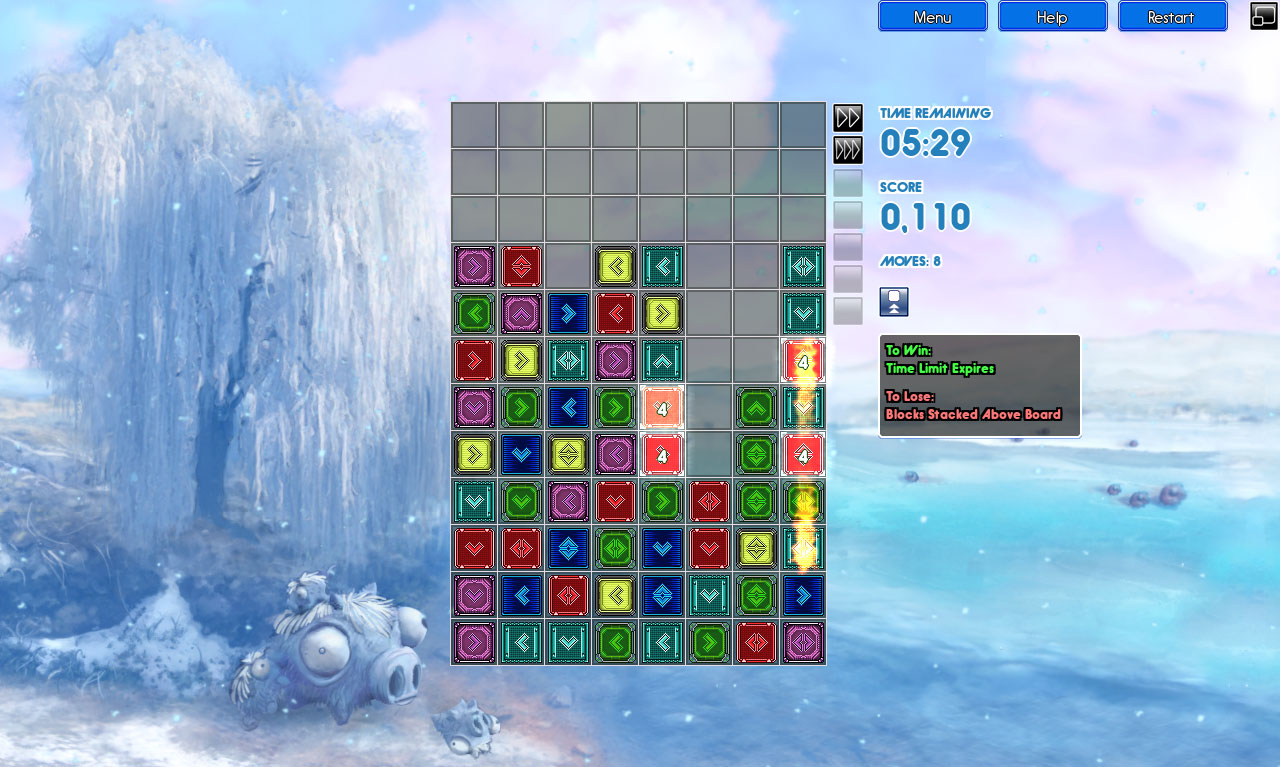
Task: Click the push-new-row icon below the Moves counter
Action: tap(893, 301)
